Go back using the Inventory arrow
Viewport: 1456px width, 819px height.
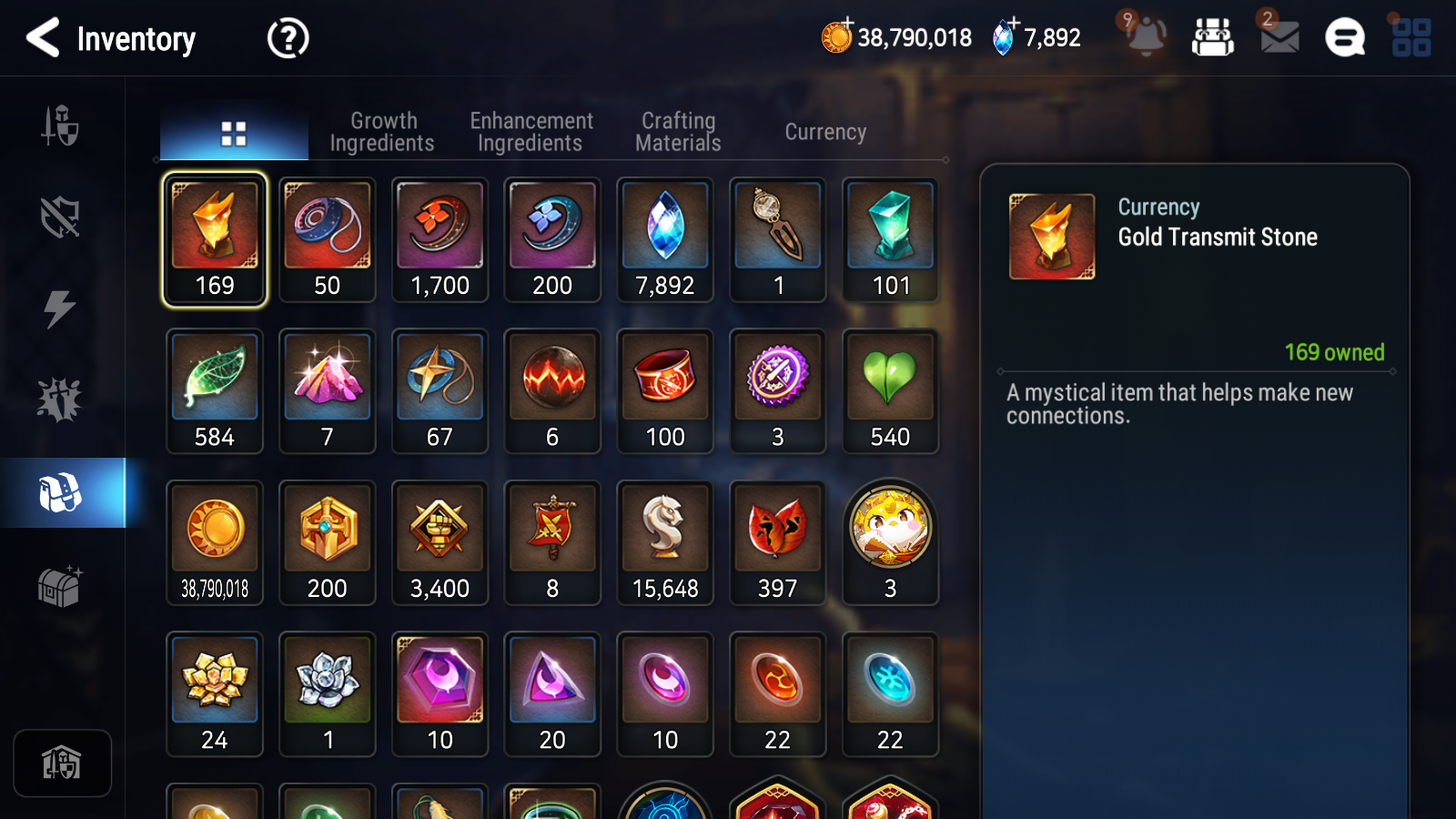pyautogui.click(x=41, y=37)
